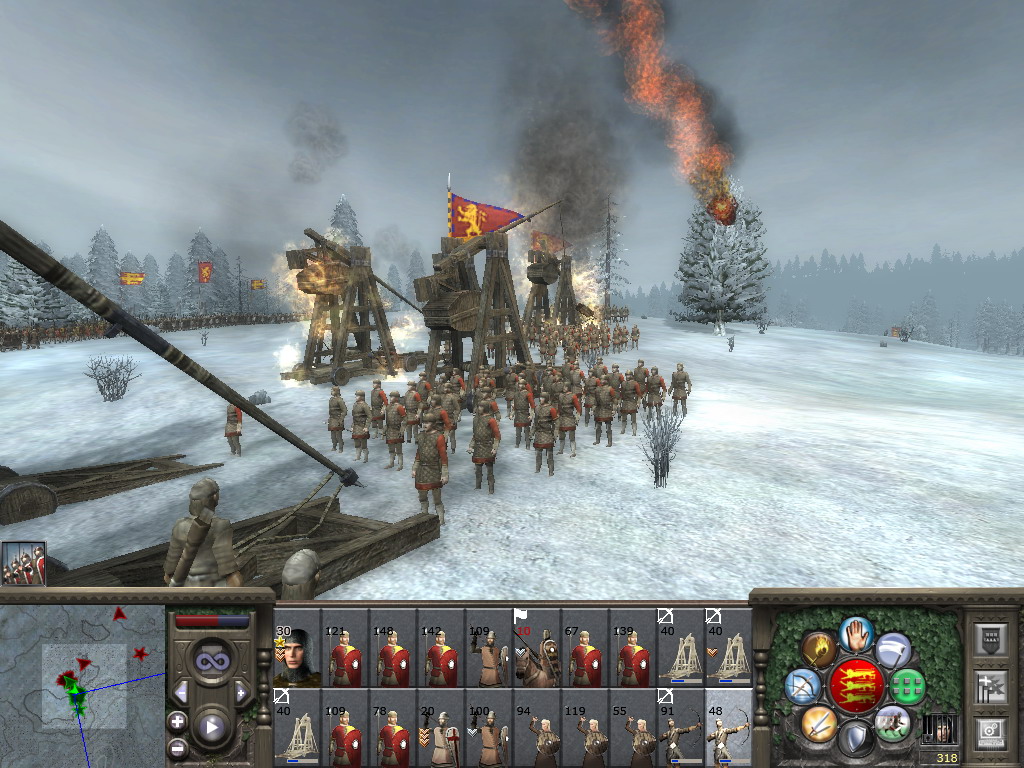The height and width of the screenshot is (768, 1024).
Task: Click the green group formation button
Action: 908,686
